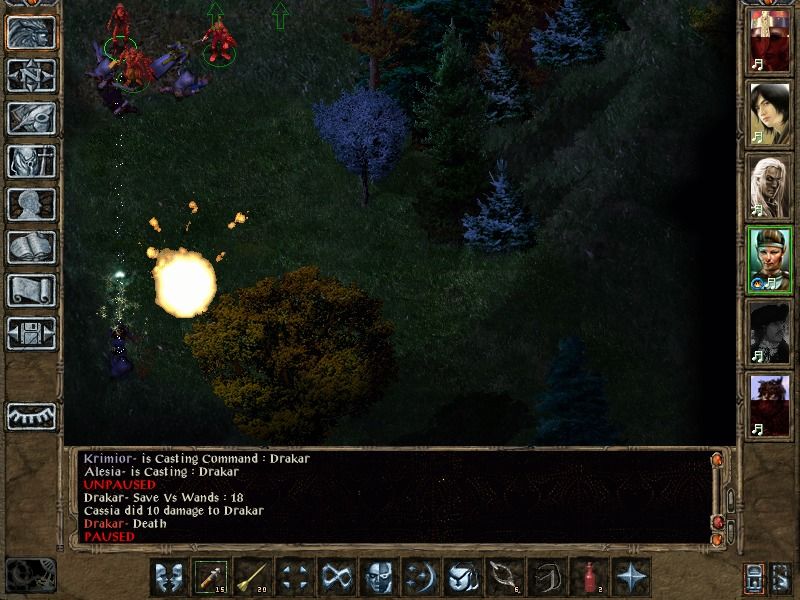Select the green-headband woman portrait
Screen dimensions: 800x600
pyautogui.click(x=770, y=260)
